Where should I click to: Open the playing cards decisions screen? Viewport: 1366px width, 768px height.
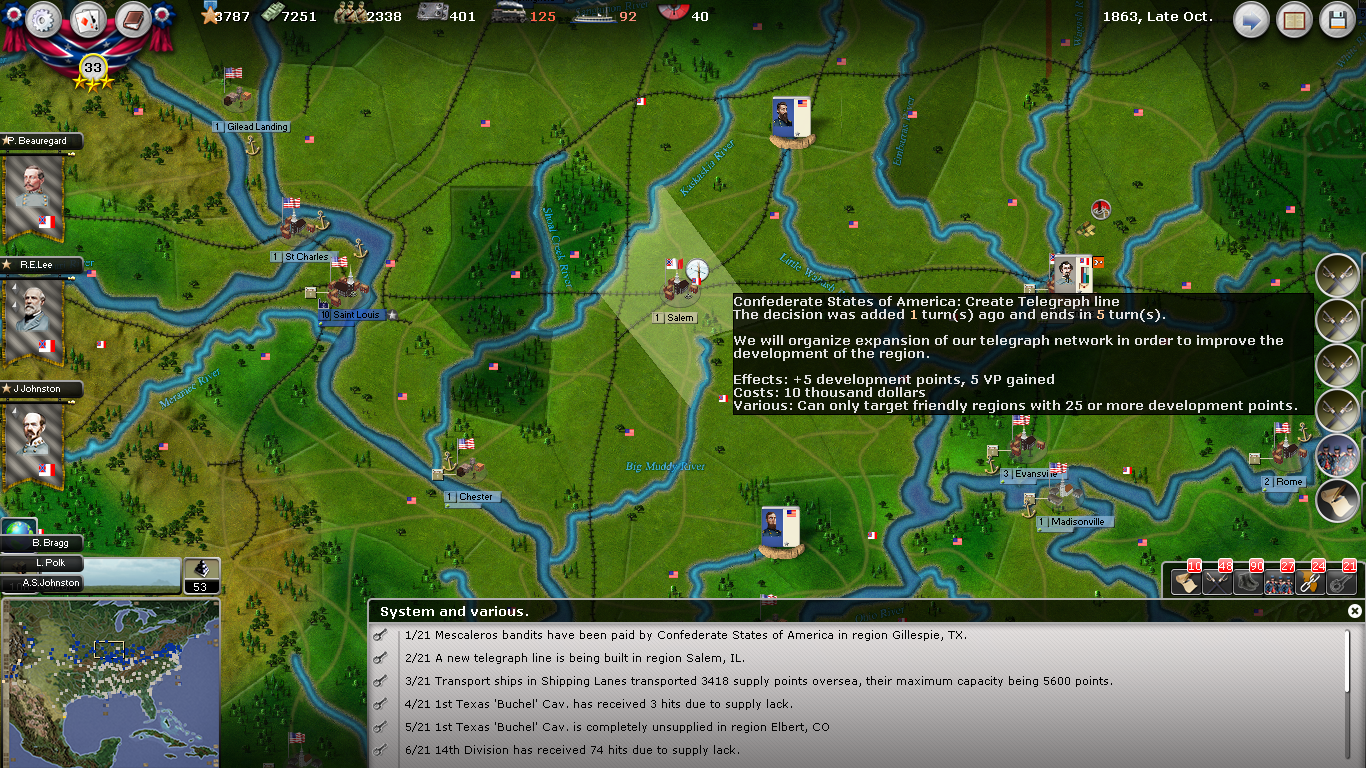(88, 20)
